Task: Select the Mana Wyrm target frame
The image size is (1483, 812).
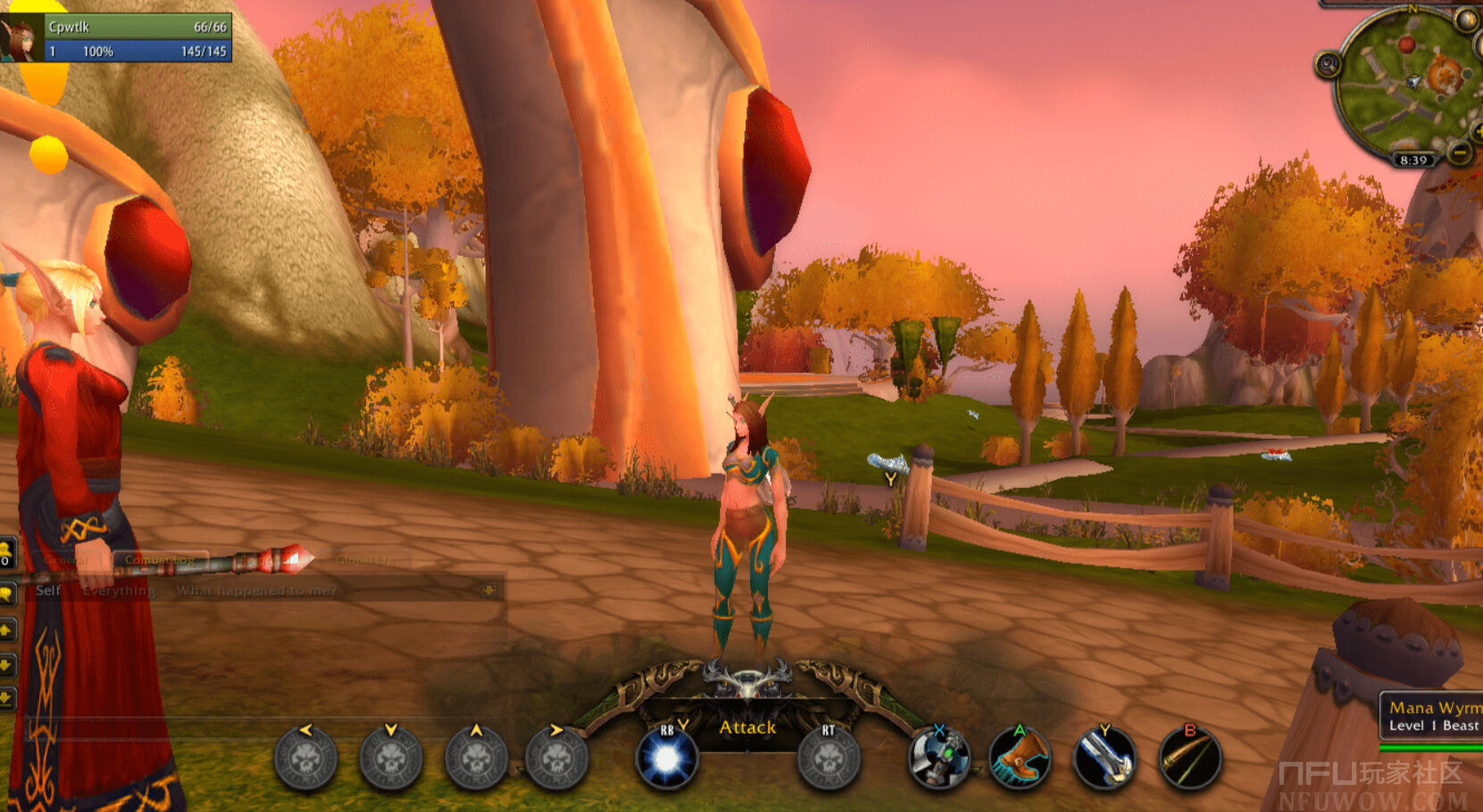Action: pyautogui.click(x=1433, y=717)
